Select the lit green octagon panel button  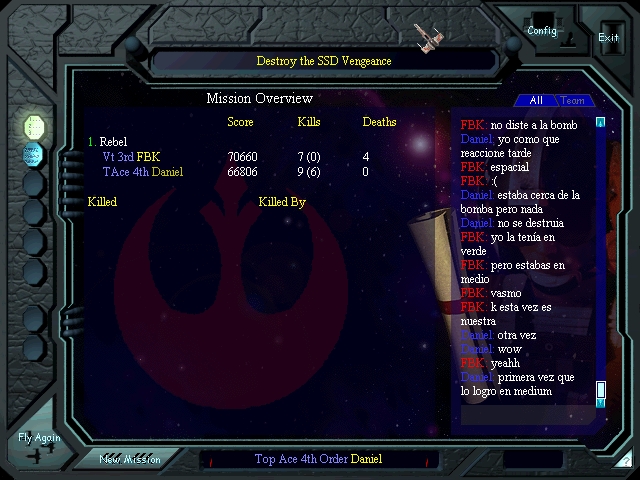pyautogui.click(x=34, y=126)
